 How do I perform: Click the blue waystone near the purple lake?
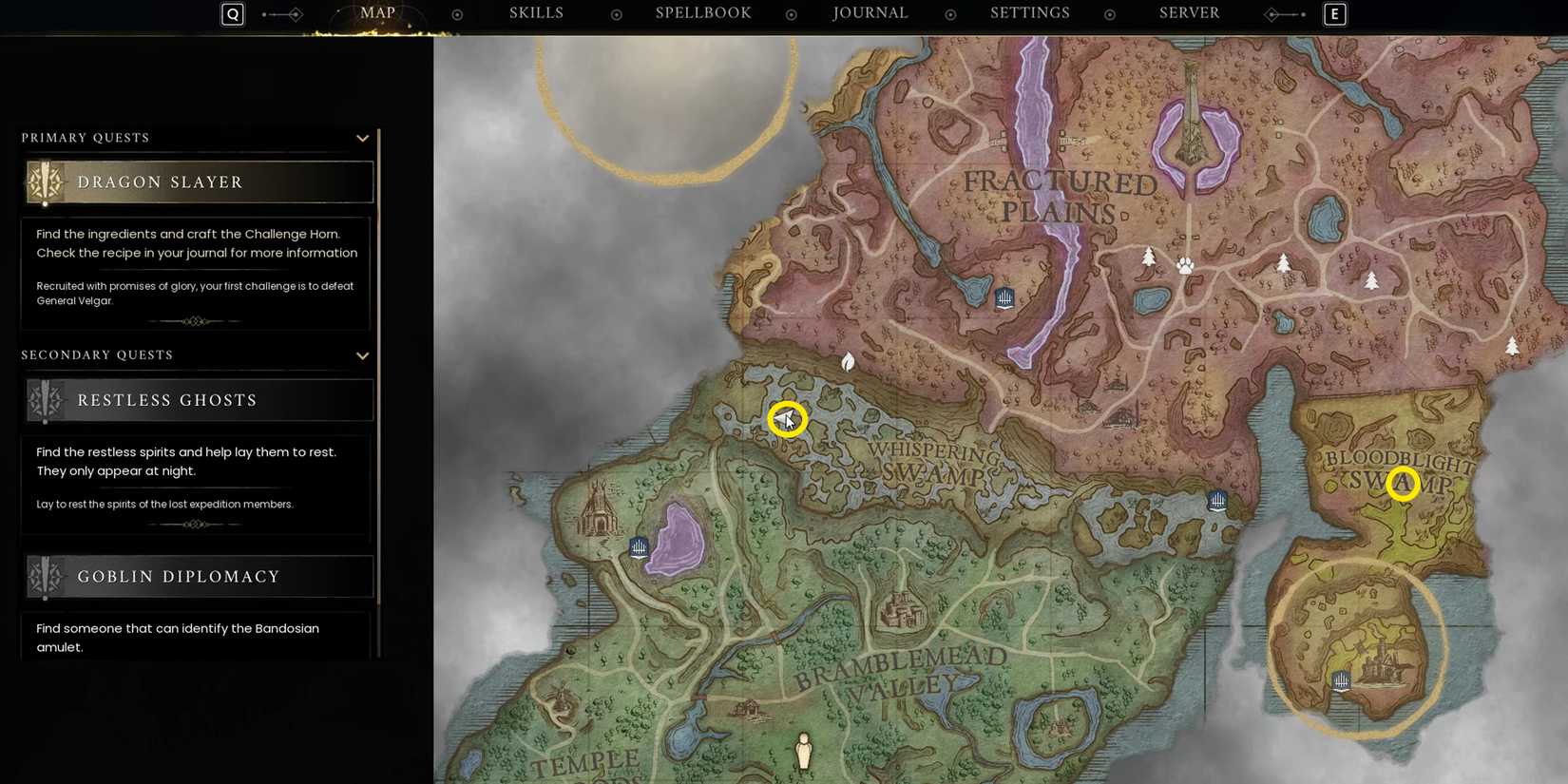(638, 547)
